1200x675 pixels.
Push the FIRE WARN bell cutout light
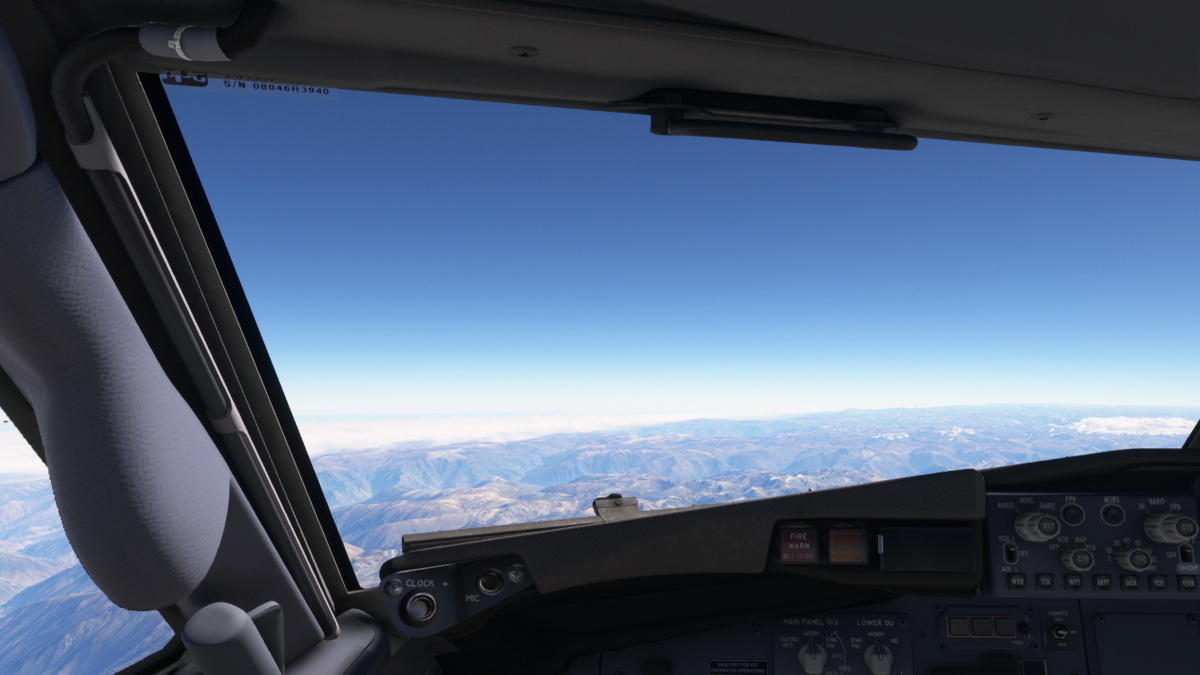click(x=799, y=545)
